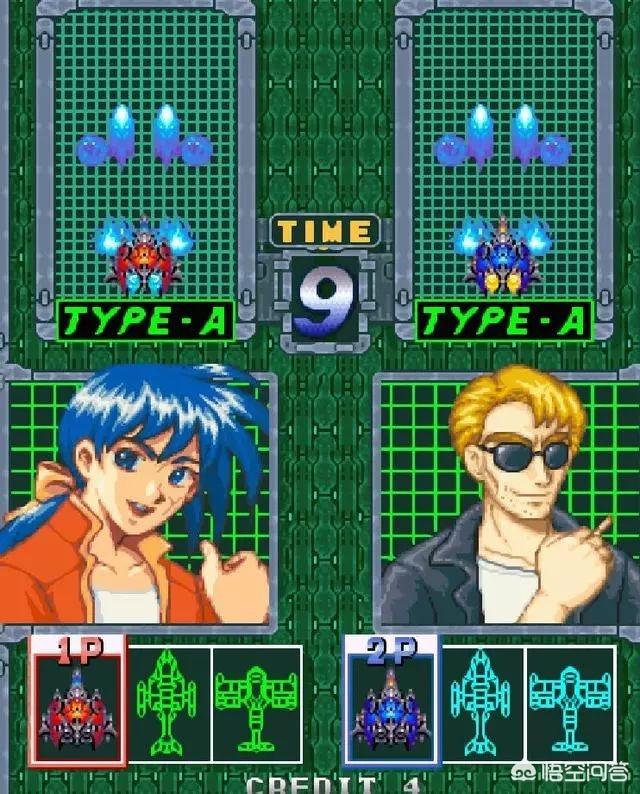Click the TYPE-A label under the red ship
Screen dimensions: 640x794
point(146,321)
